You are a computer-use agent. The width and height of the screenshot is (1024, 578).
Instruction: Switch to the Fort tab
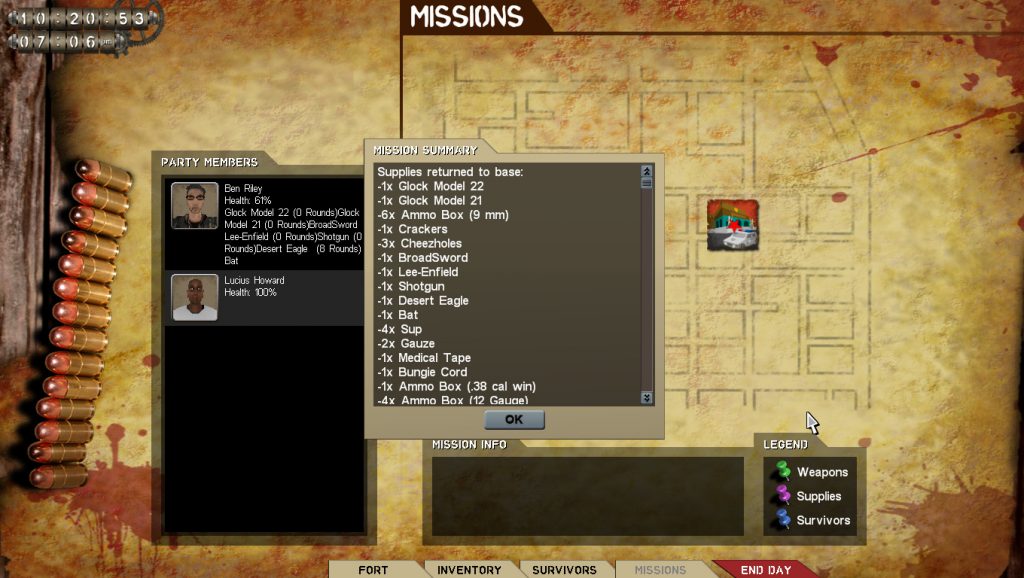point(373,570)
